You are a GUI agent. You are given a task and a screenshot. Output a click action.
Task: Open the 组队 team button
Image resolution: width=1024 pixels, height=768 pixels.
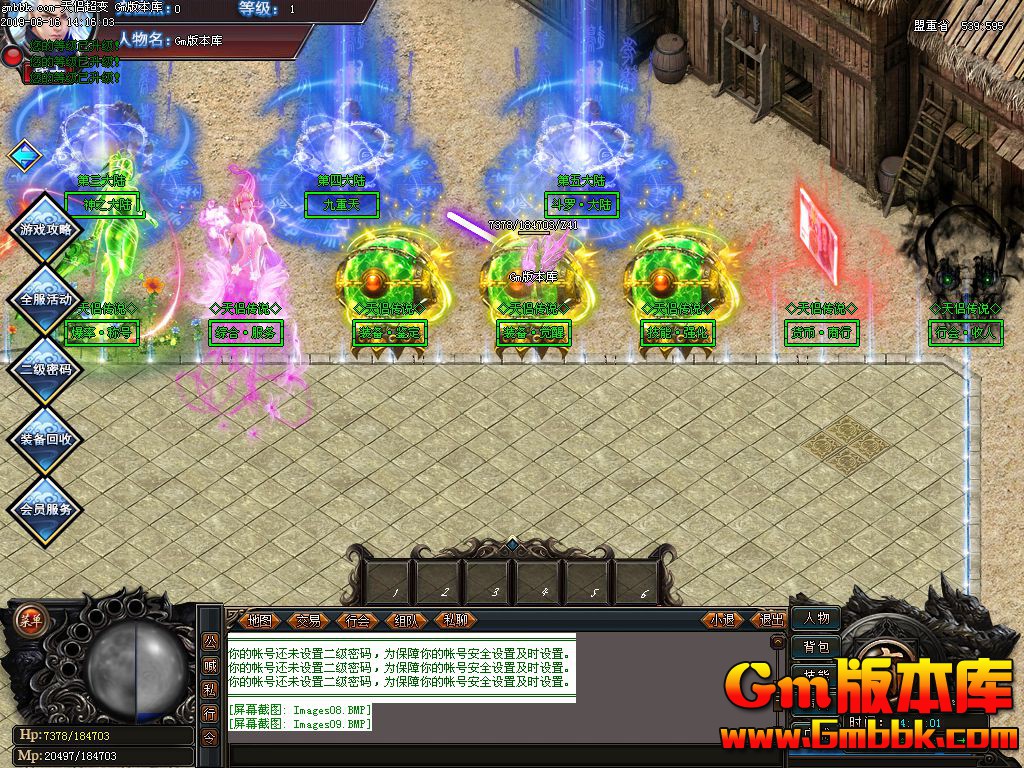406,620
